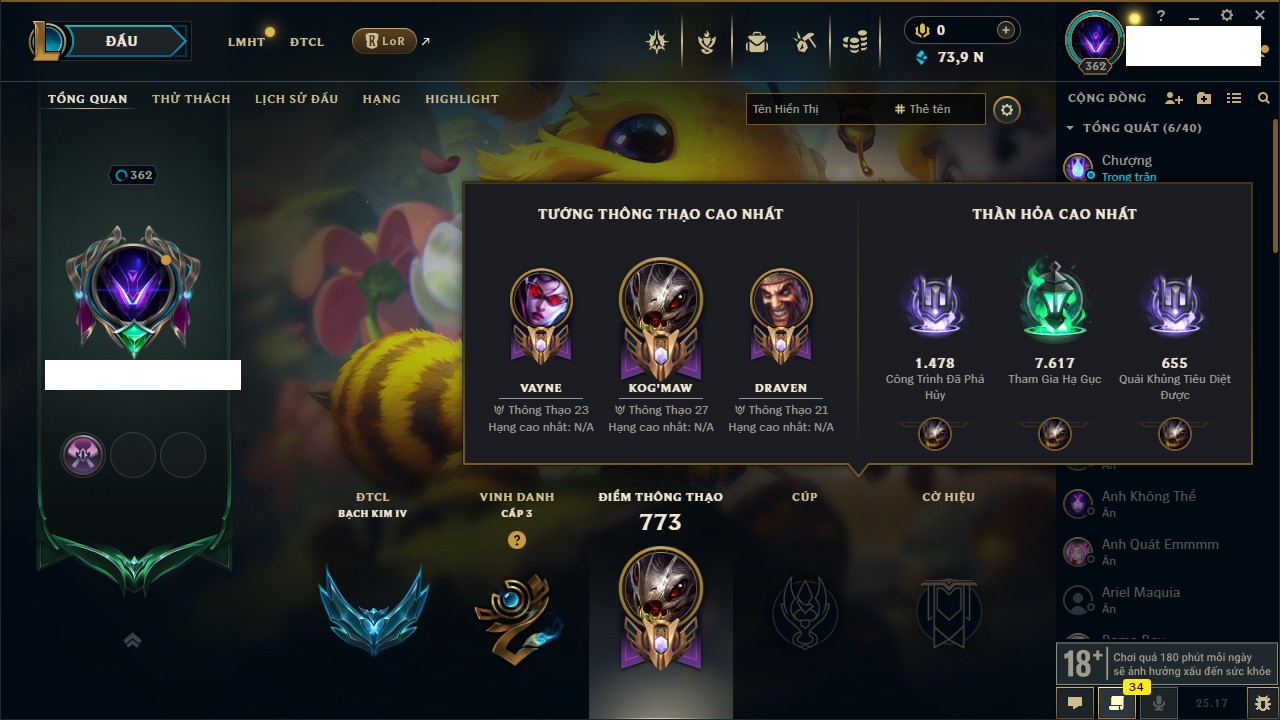This screenshot has height=720, width=1280.
Task: Open the backpack collection icon
Action: (757, 42)
